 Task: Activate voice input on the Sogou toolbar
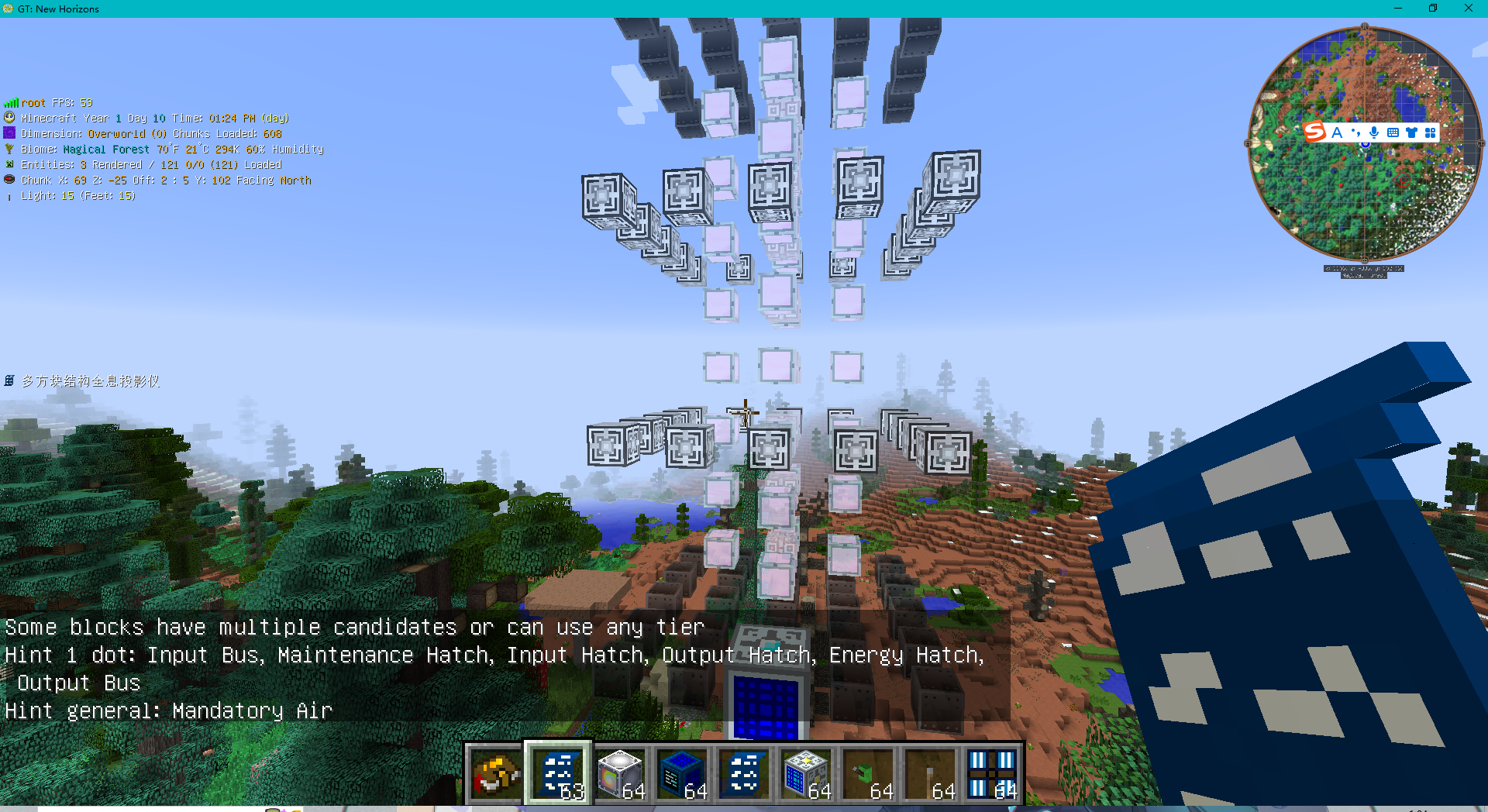point(1374,132)
